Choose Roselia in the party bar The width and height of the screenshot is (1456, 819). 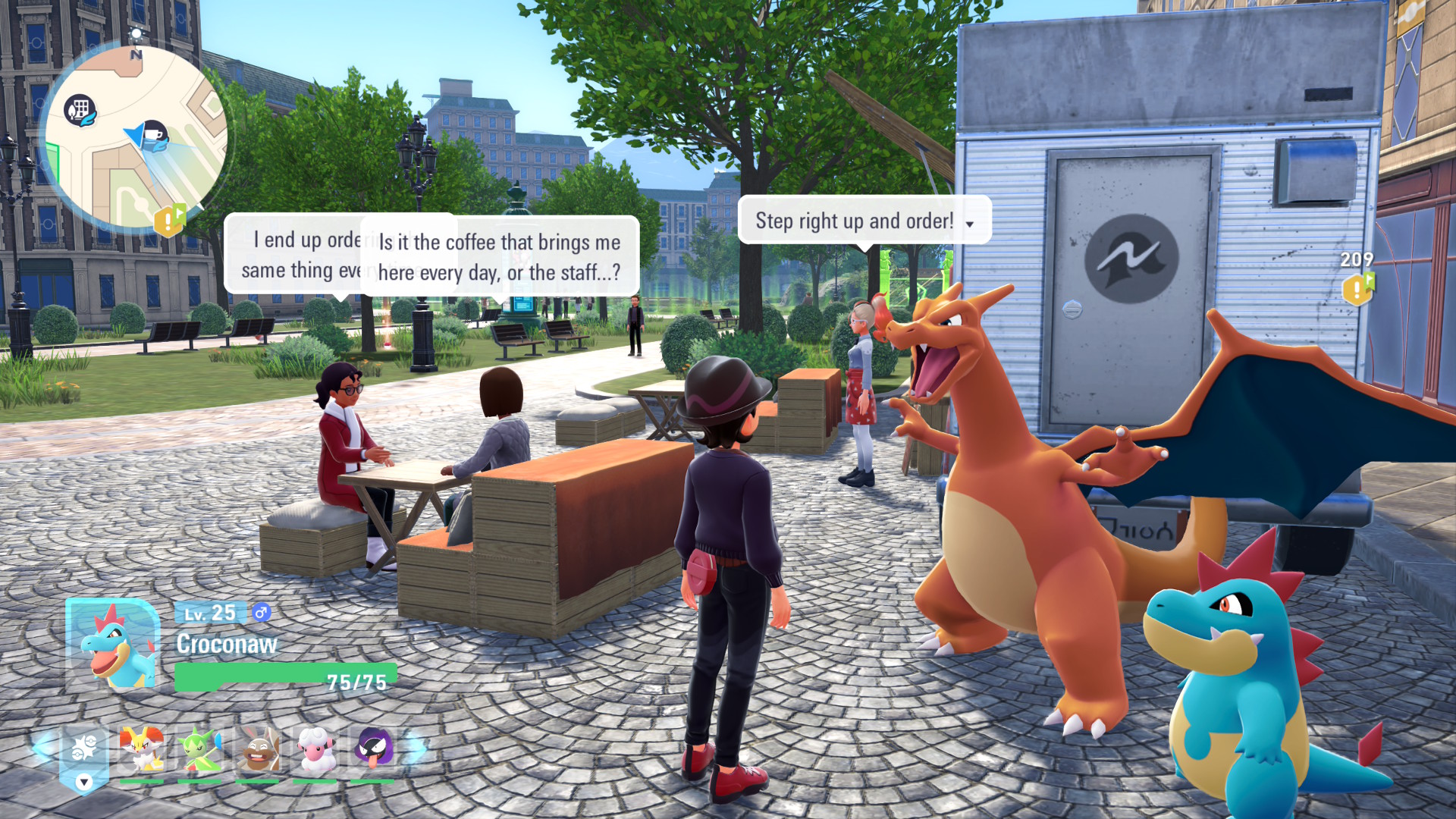point(199,749)
